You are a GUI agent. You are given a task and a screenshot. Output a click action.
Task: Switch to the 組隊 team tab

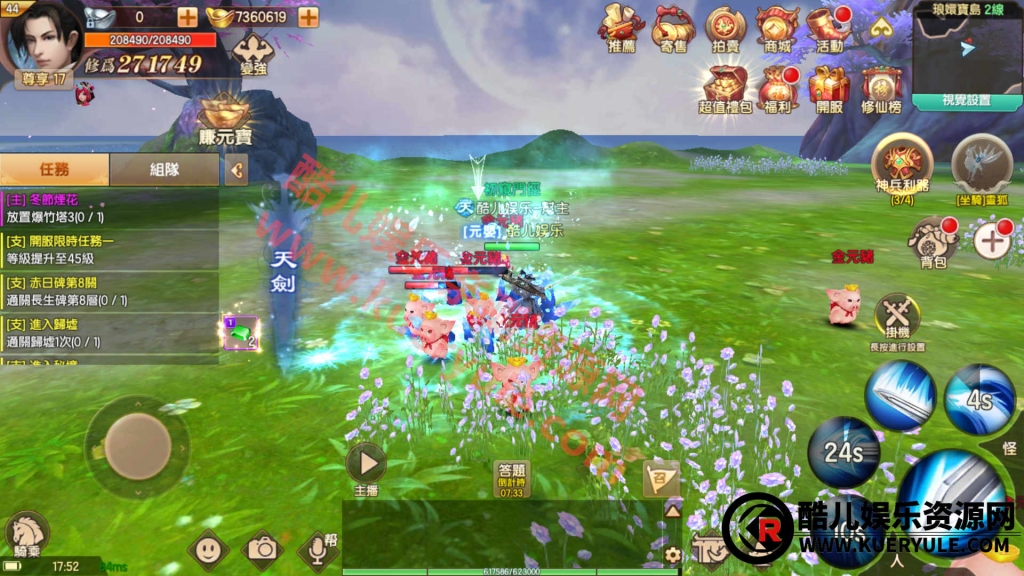[164, 170]
